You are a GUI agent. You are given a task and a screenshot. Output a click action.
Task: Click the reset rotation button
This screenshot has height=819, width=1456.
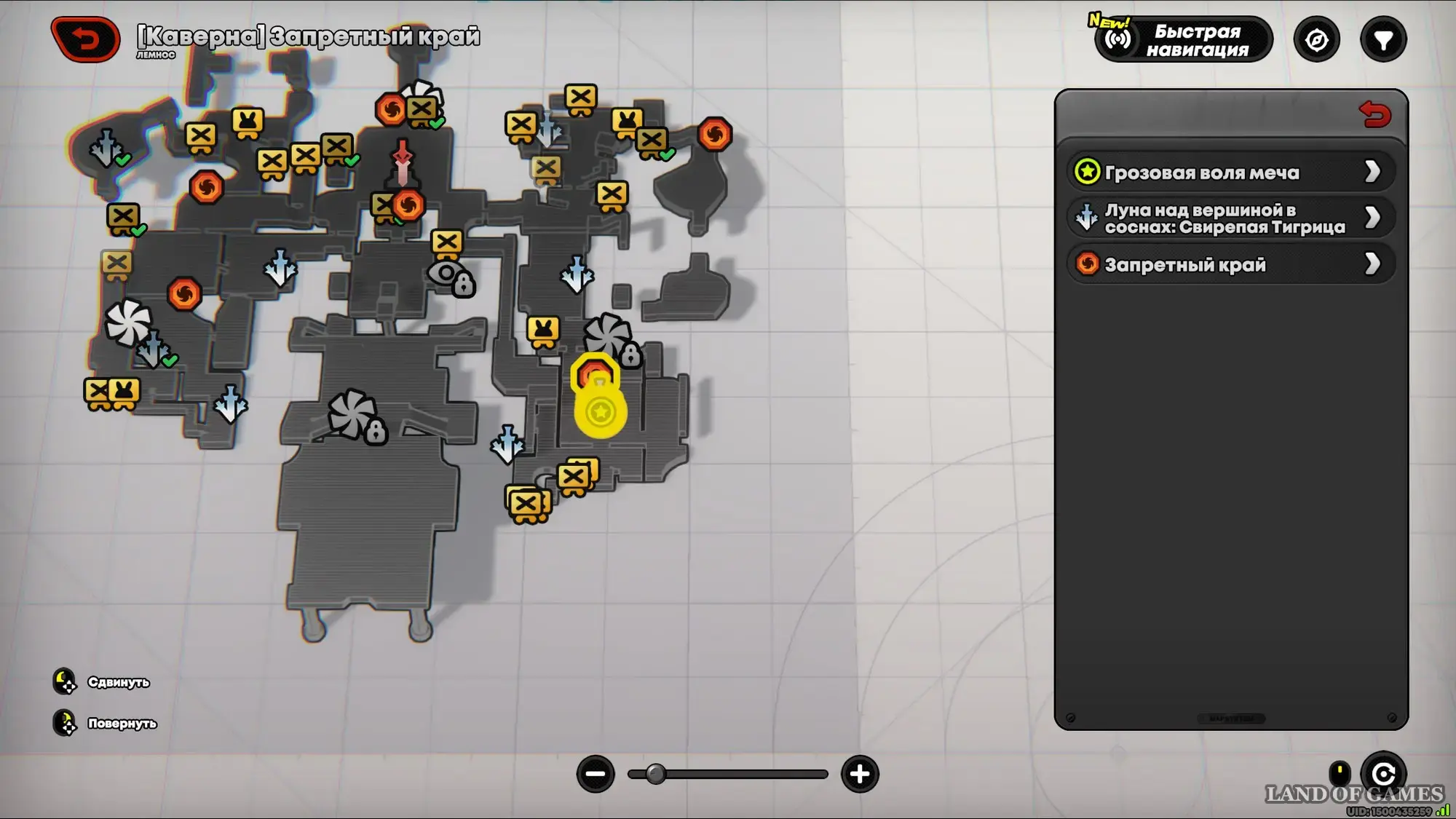(1383, 773)
